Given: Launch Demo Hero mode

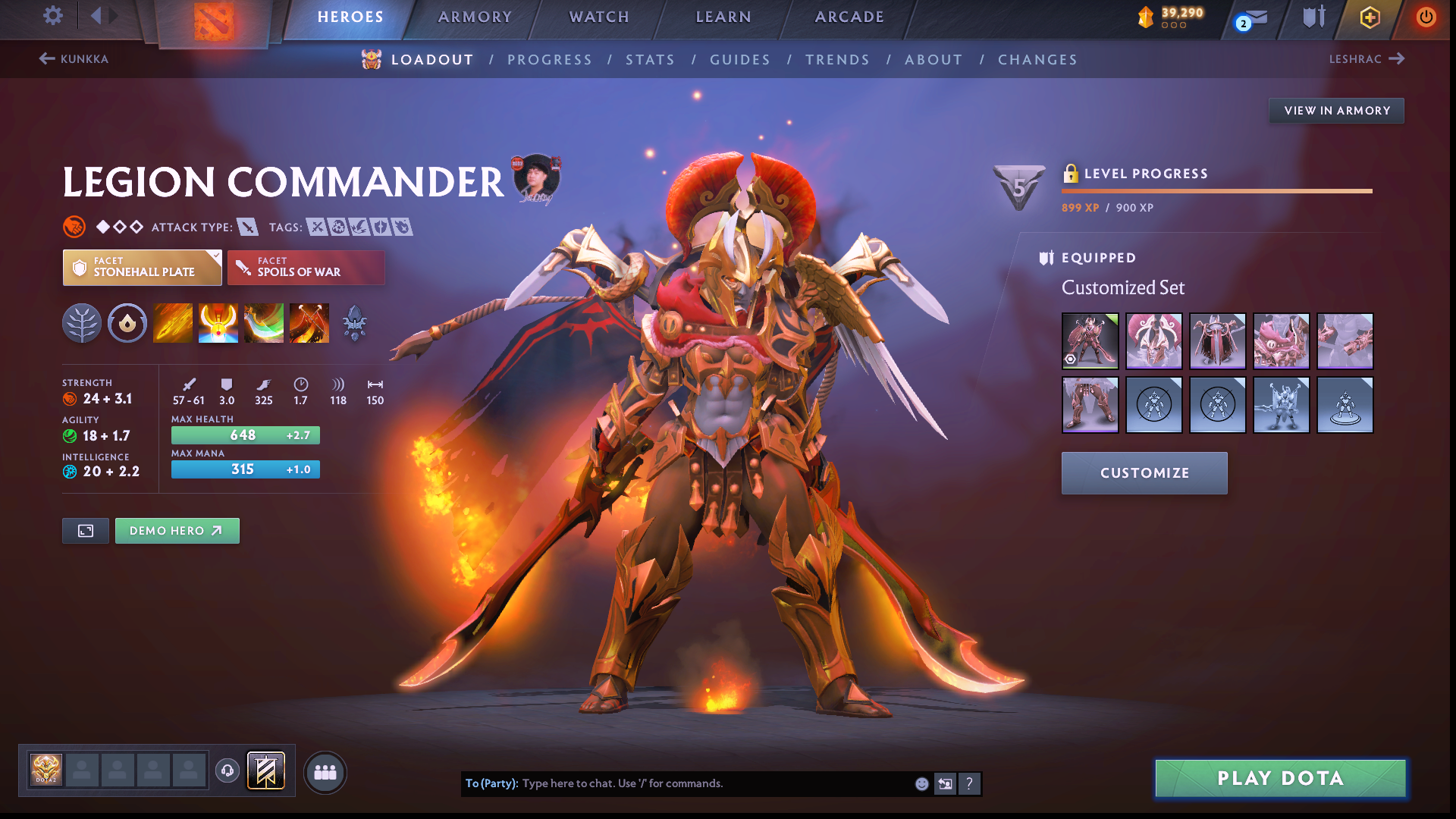Looking at the screenshot, I should (177, 531).
